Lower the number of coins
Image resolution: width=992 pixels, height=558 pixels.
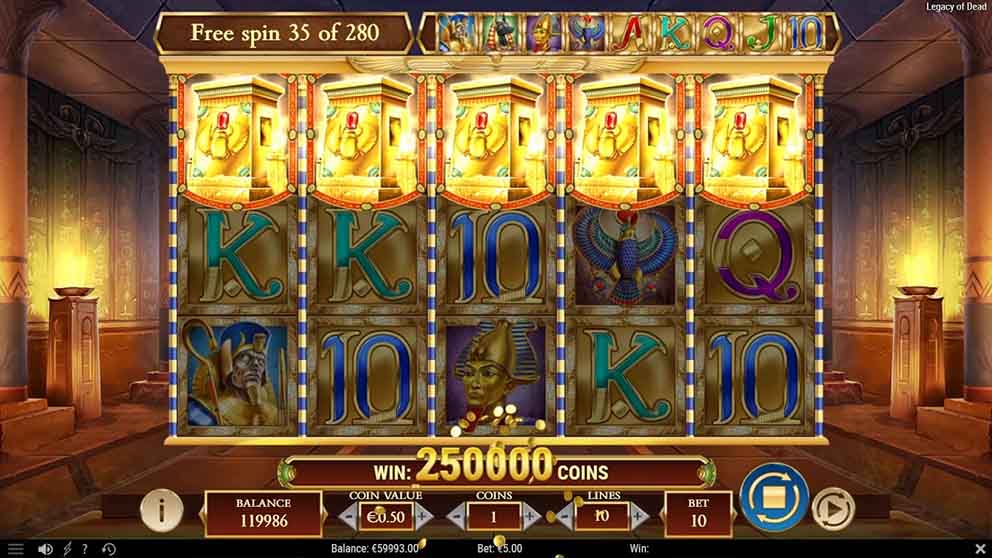pos(456,516)
